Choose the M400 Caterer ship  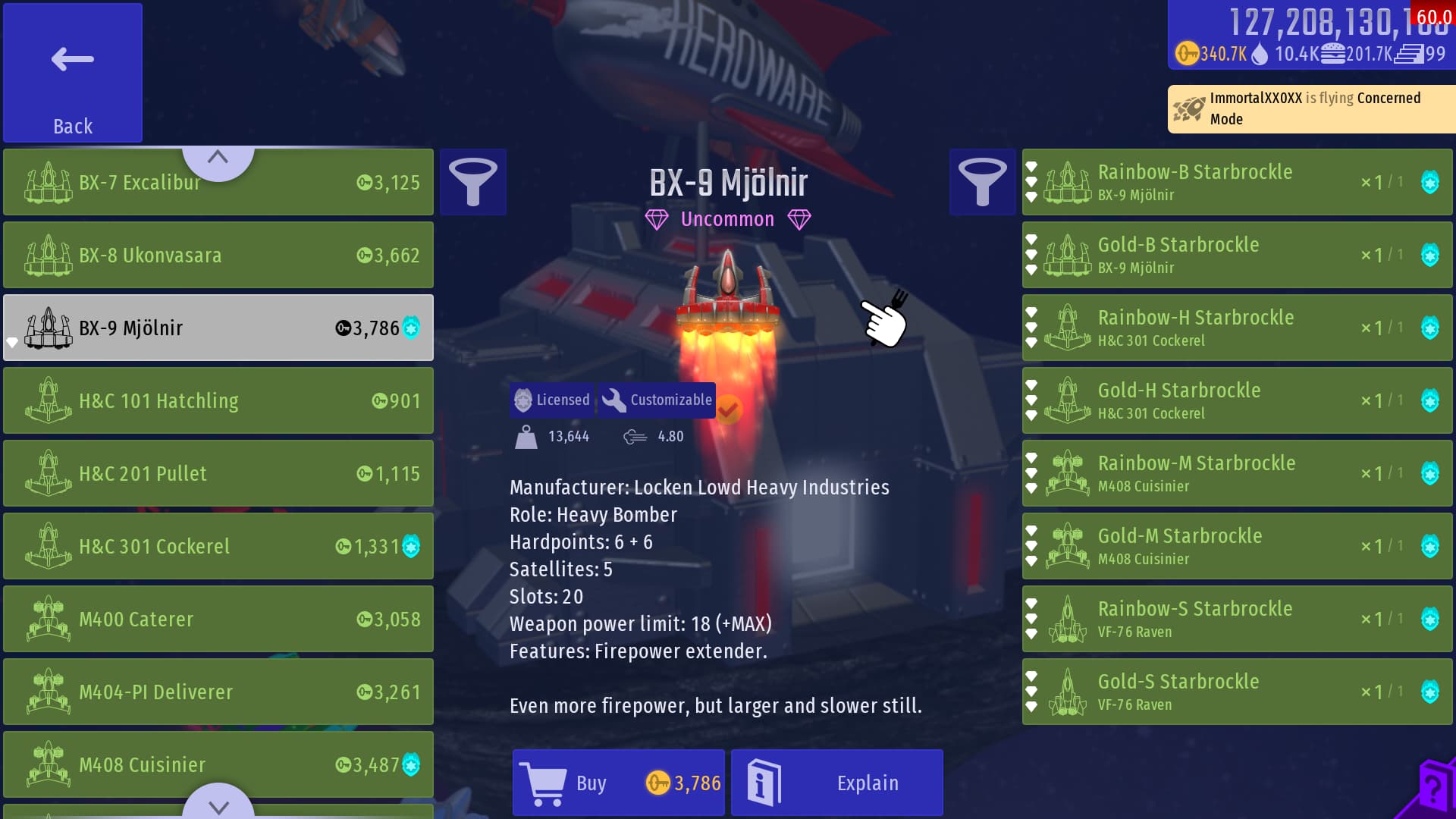[218, 620]
